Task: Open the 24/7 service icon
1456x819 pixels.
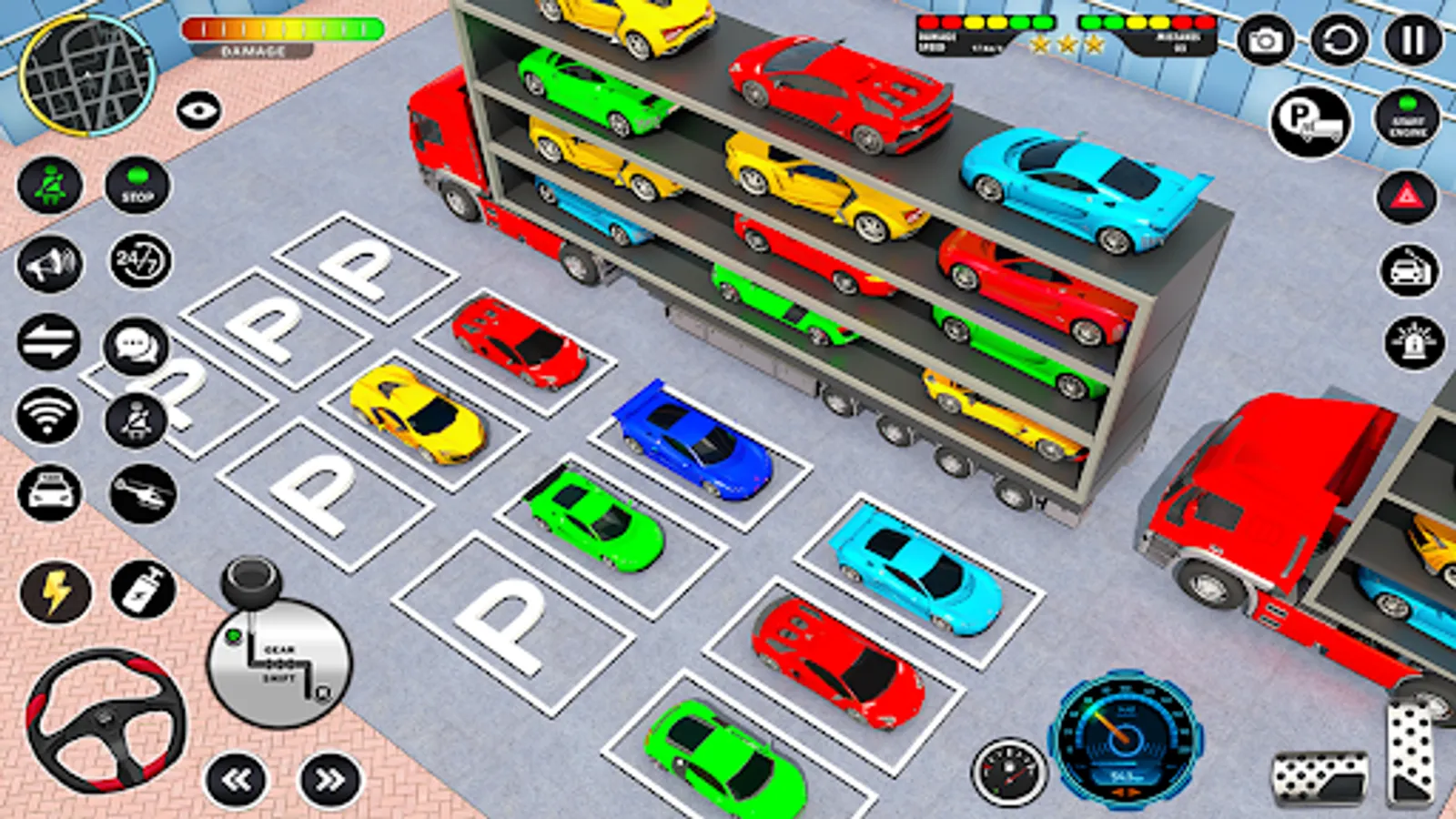Action: (x=139, y=262)
